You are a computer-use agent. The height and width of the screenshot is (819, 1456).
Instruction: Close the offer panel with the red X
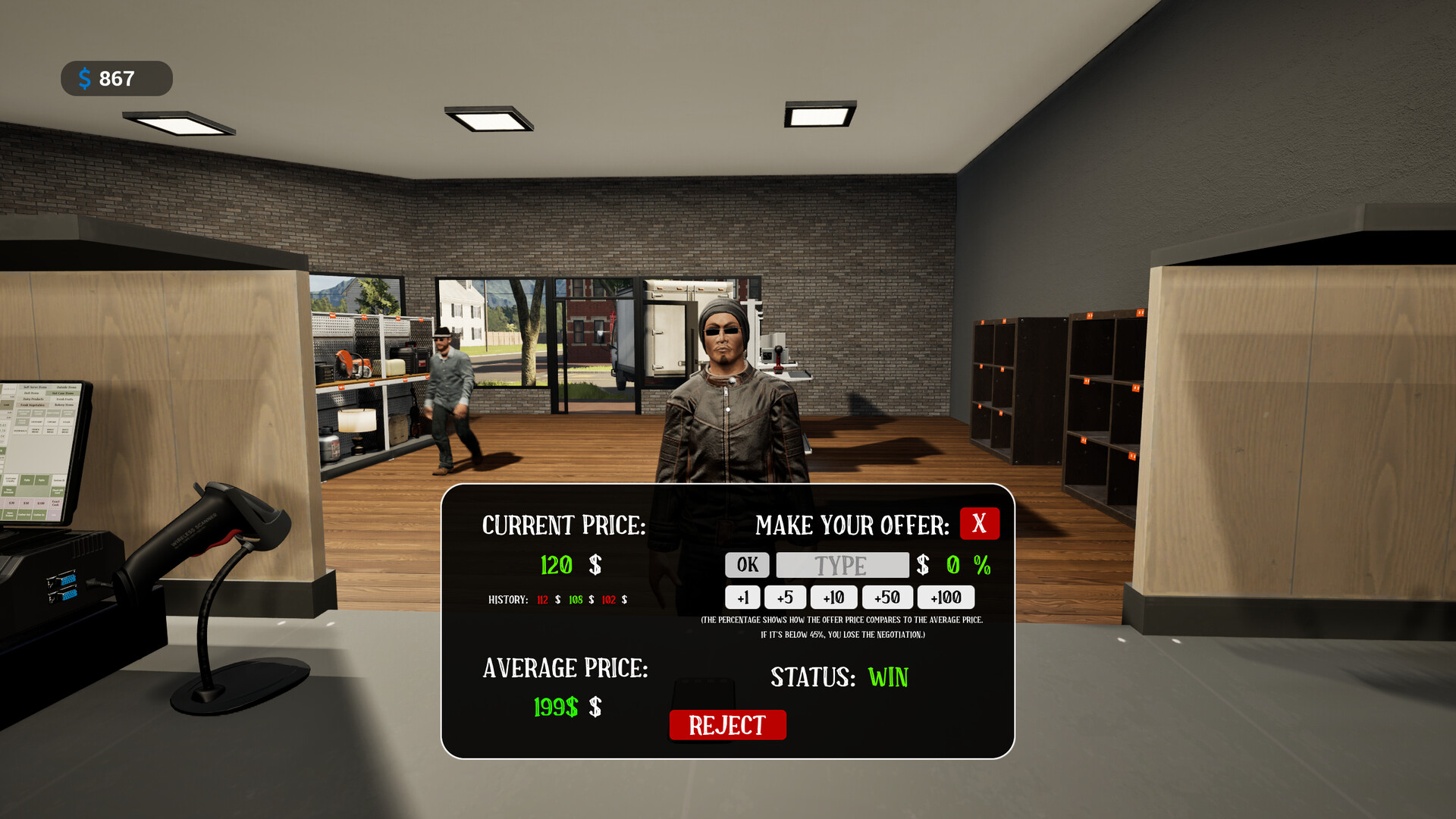979,523
